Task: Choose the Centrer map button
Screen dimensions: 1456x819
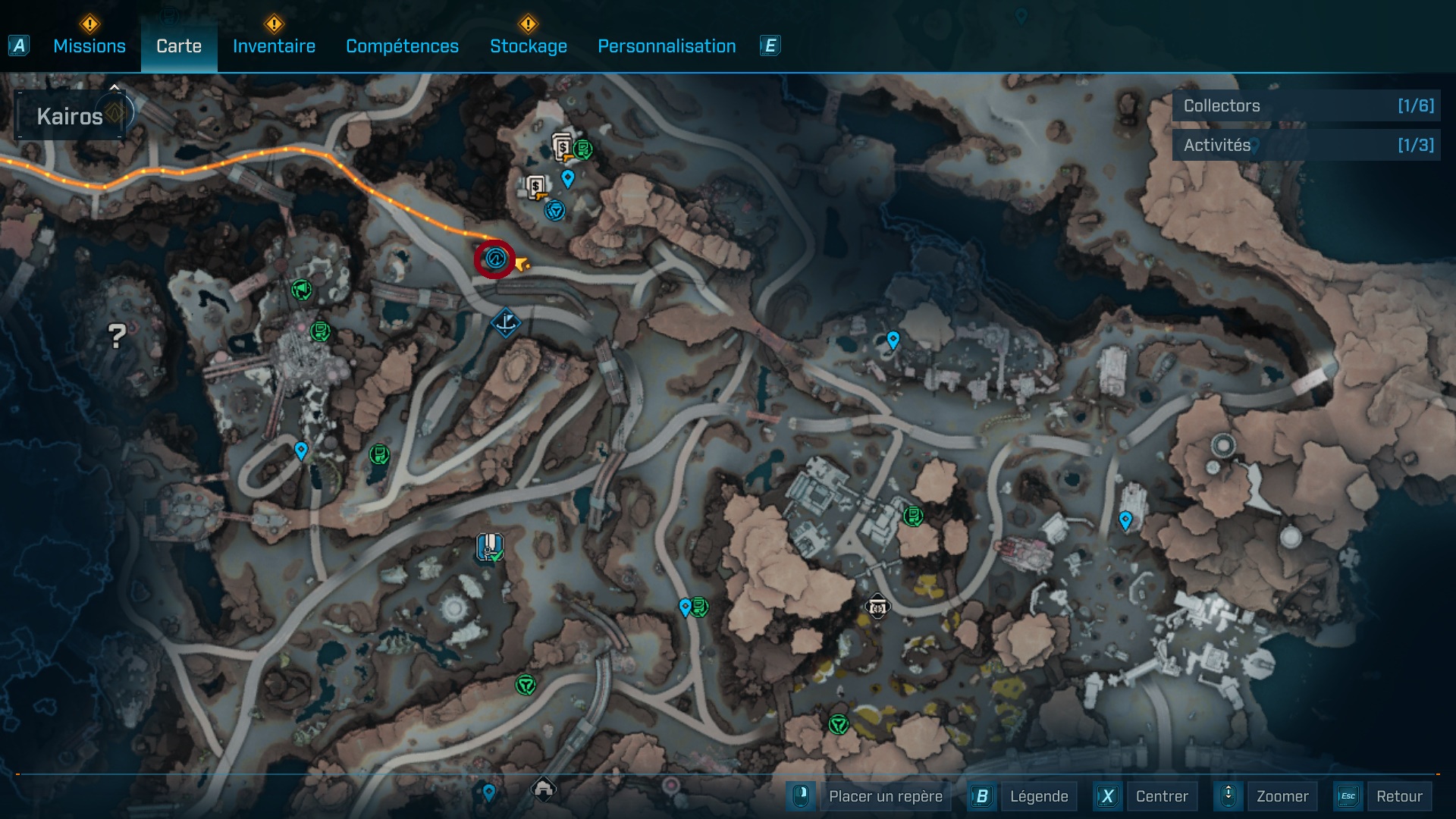Action: point(1161,796)
